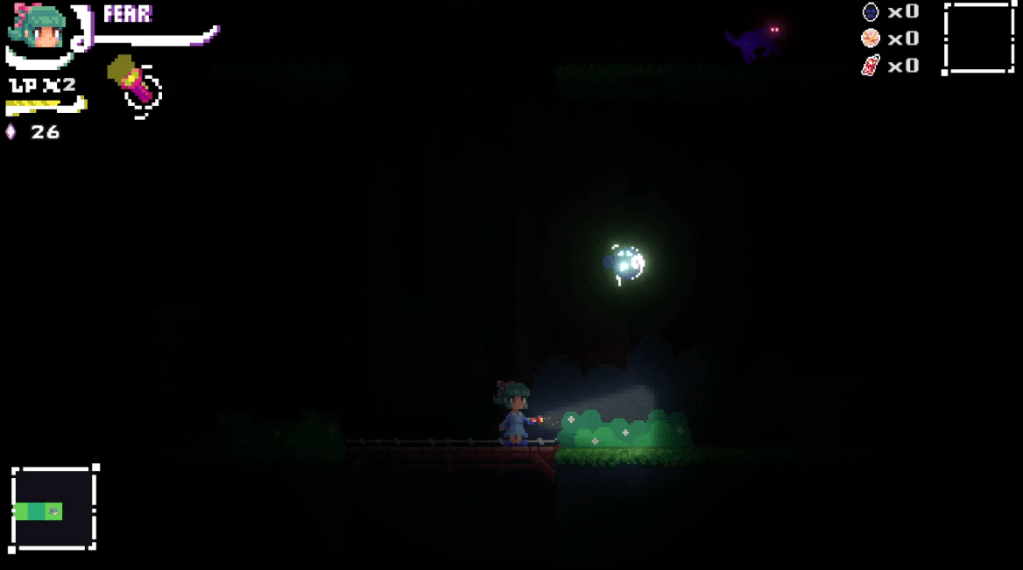Open the minimap panel
This screenshot has width=1023, height=570.
coord(54,508)
